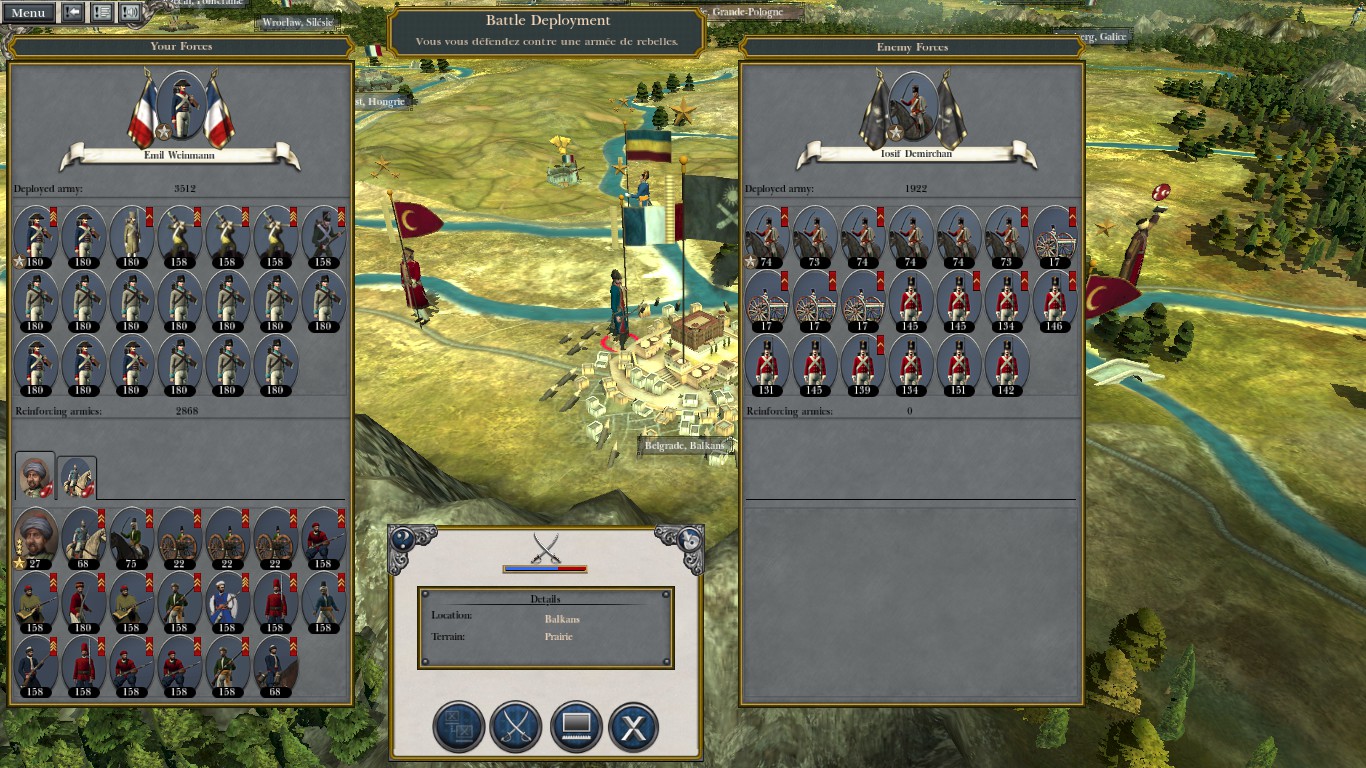The image size is (1366, 768).
Task: Click the question mark help button
Action: click(403, 540)
